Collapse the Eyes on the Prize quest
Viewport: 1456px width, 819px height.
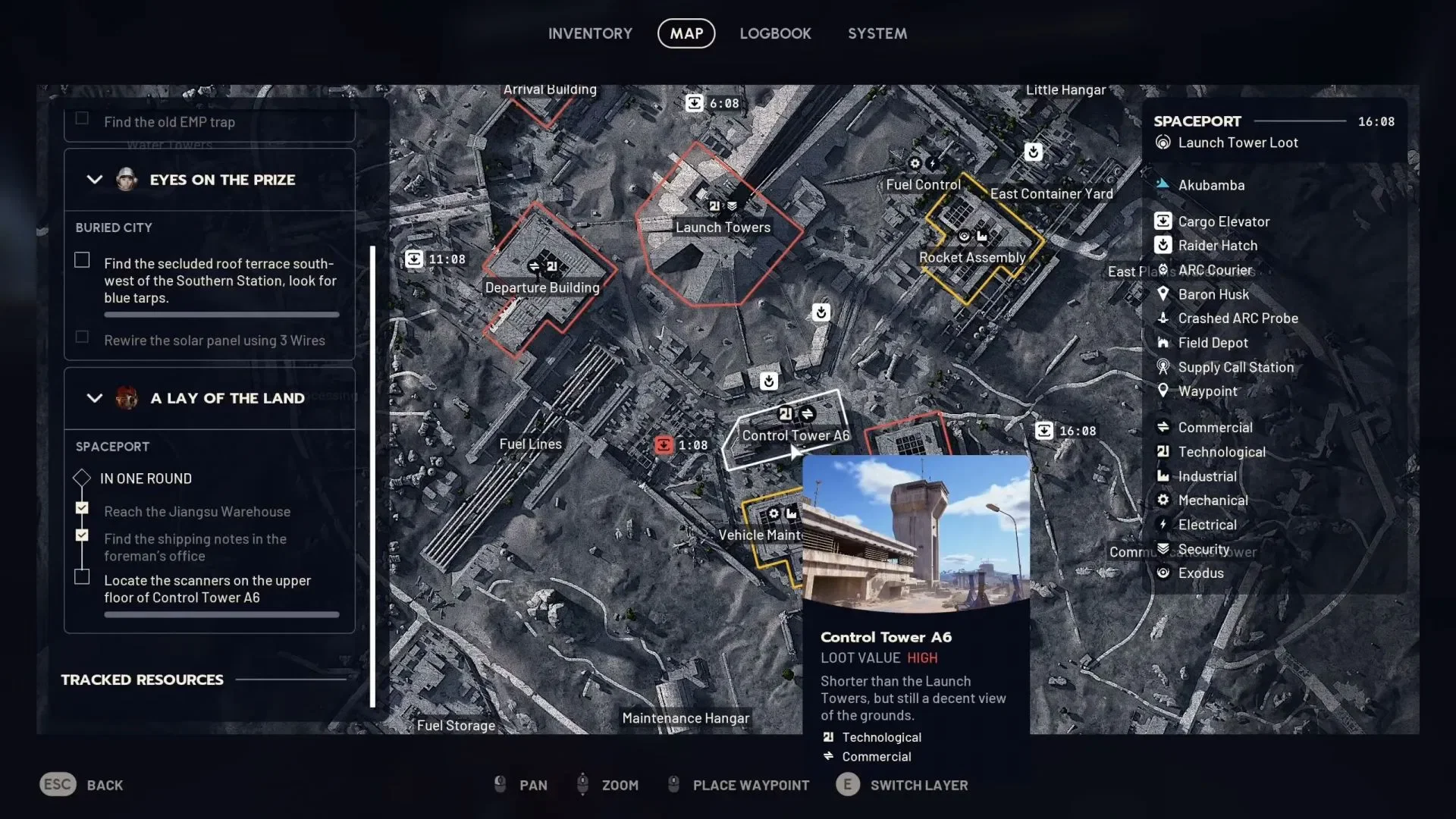[x=94, y=180]
